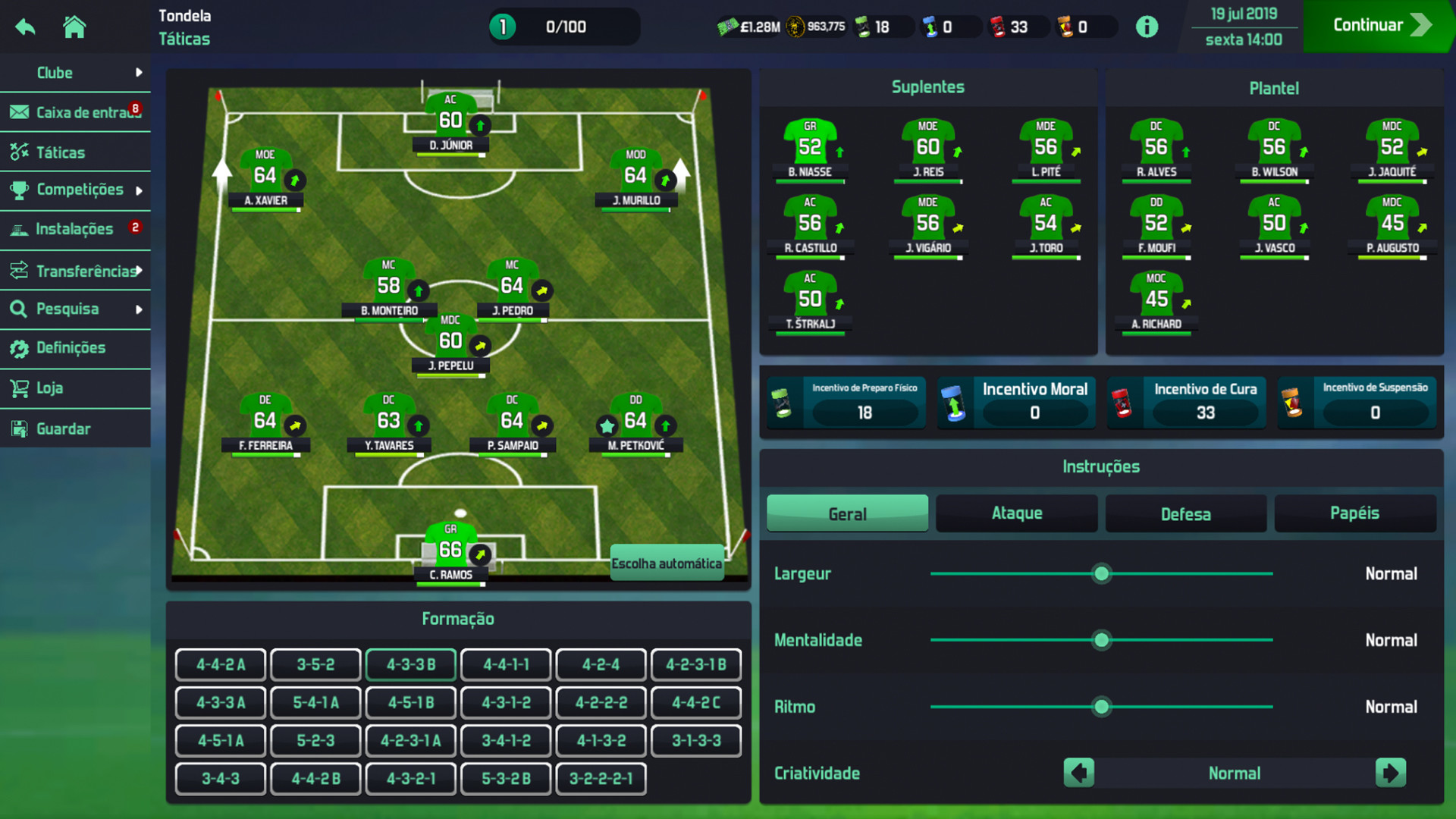The width and height of the screenshot is (1456, 819).
Task: Switch to the Ataque instructions tab
Action: tap(1016, 513)
